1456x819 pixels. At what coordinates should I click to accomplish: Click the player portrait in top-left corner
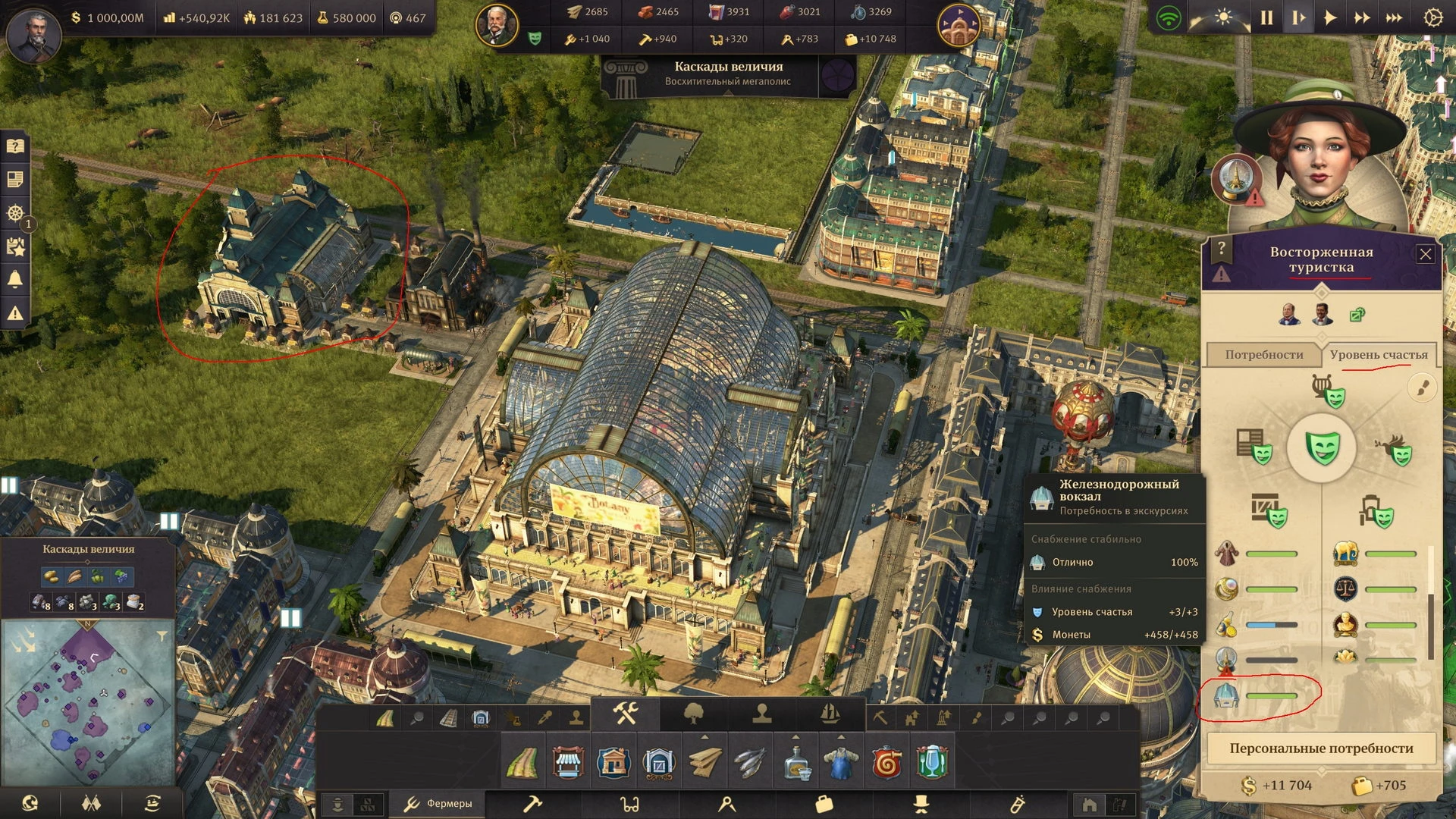point(33,35)
